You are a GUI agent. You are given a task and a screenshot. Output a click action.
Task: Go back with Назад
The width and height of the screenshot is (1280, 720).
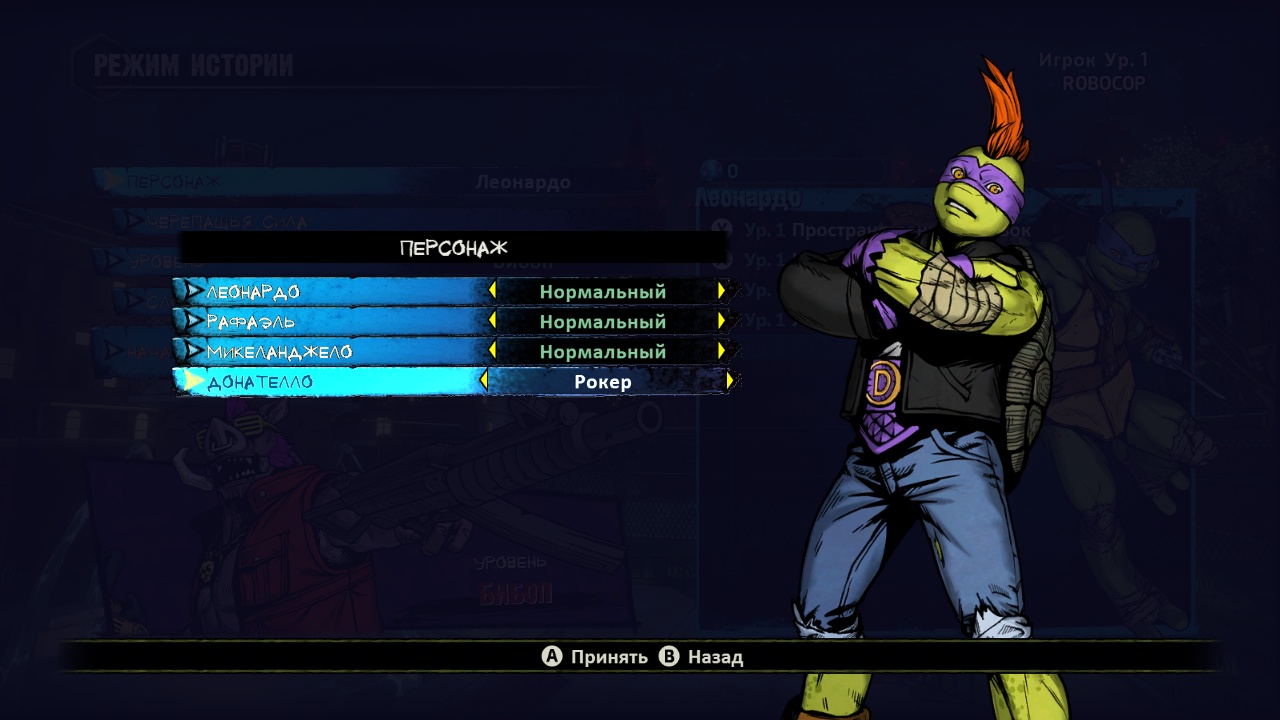[x=702, y=657]
